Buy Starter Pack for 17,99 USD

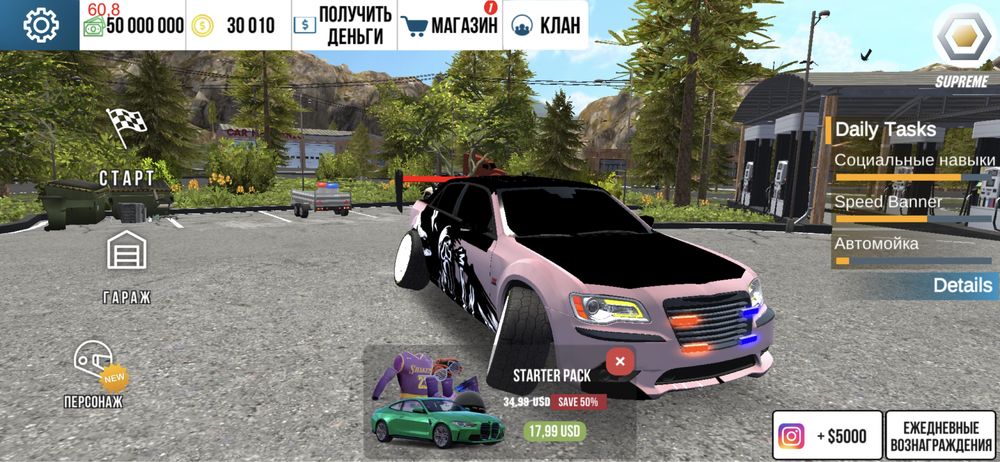pos(553,431)
